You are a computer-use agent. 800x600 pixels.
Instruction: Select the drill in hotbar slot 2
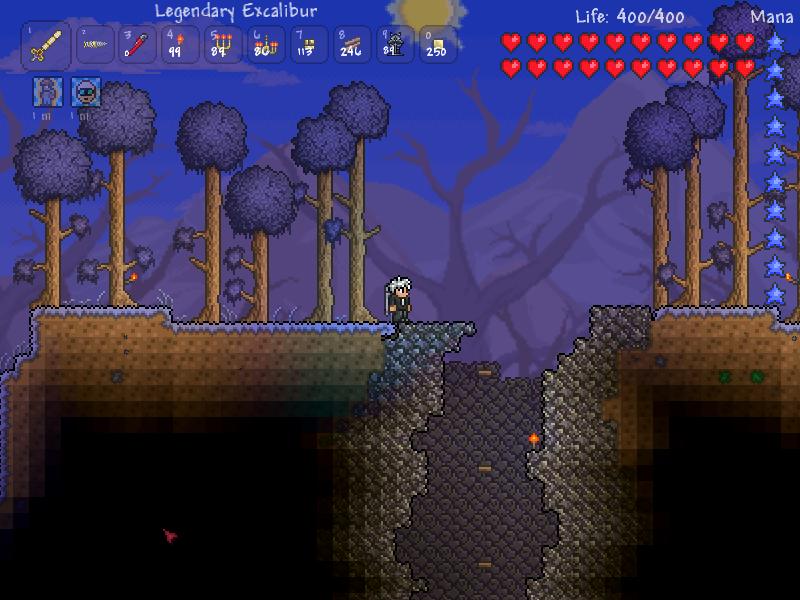96,45
